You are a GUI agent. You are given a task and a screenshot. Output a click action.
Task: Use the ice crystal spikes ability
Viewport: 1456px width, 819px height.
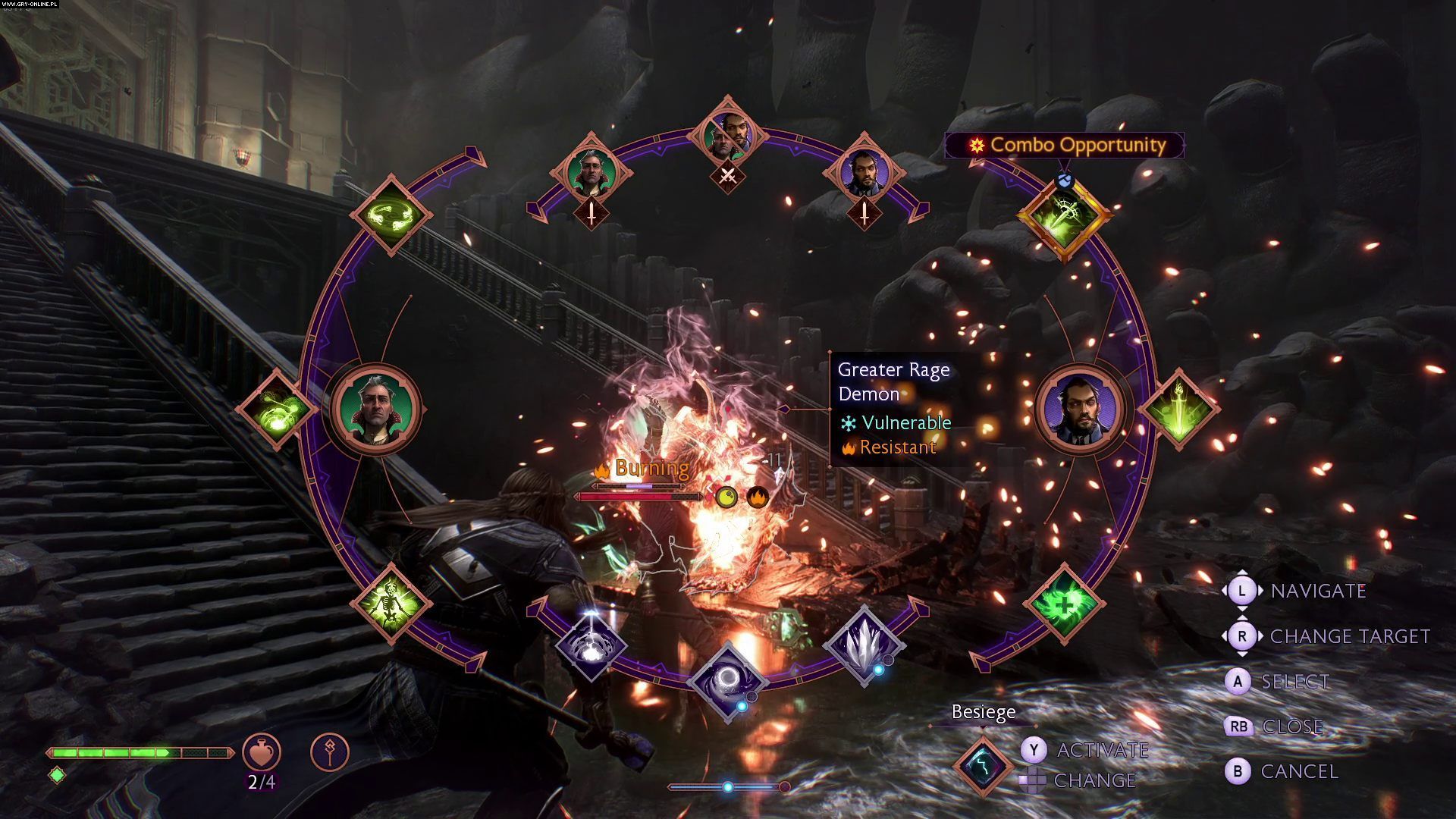click(x=864, y=645)
